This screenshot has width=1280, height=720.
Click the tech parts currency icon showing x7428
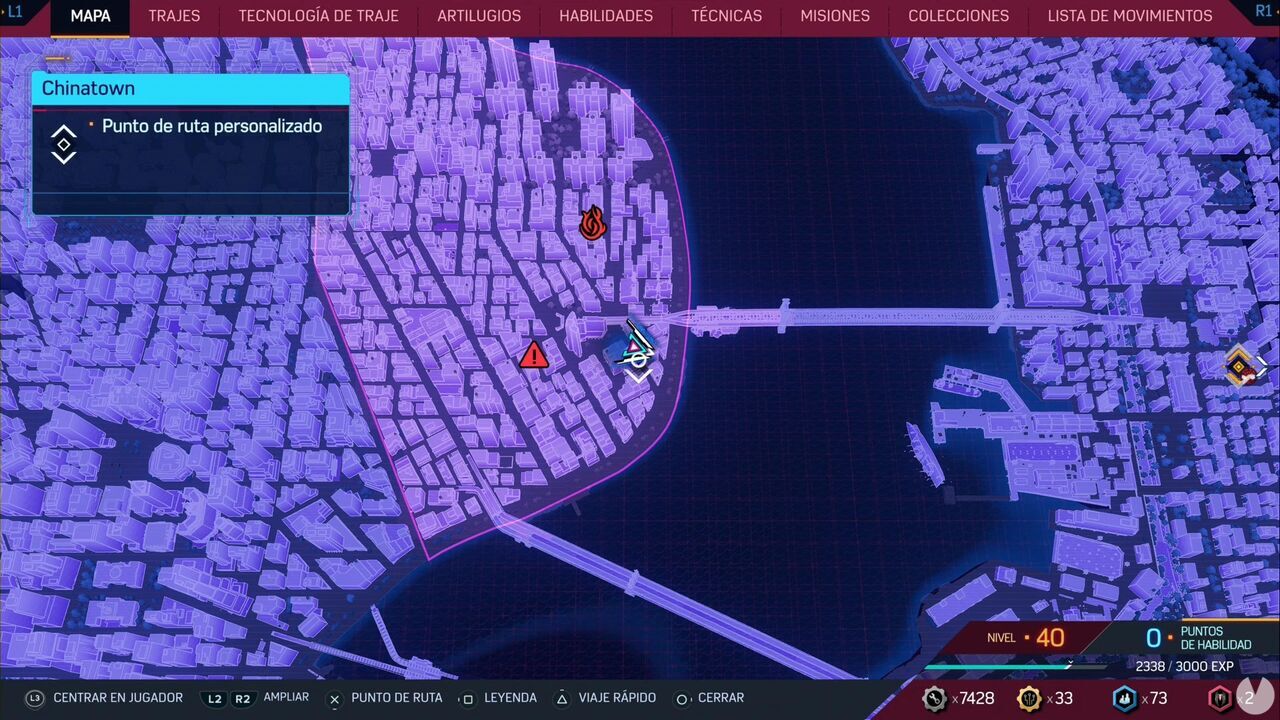click(936, 699)
